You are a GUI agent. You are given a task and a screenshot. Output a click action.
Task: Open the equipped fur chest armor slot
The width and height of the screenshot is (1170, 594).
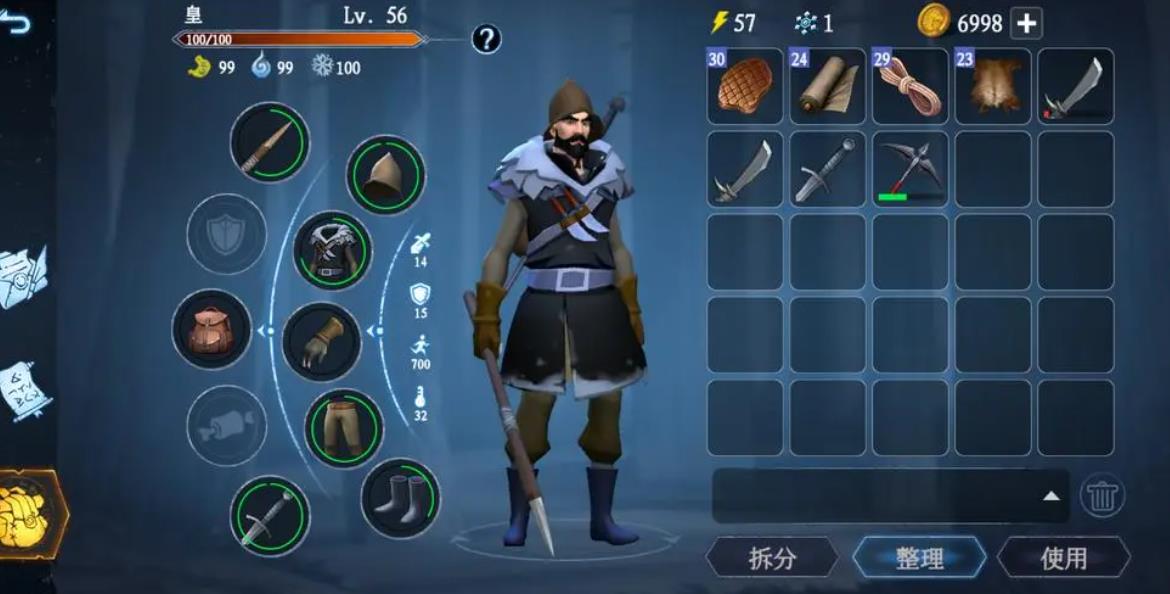(x=332, y=250)
